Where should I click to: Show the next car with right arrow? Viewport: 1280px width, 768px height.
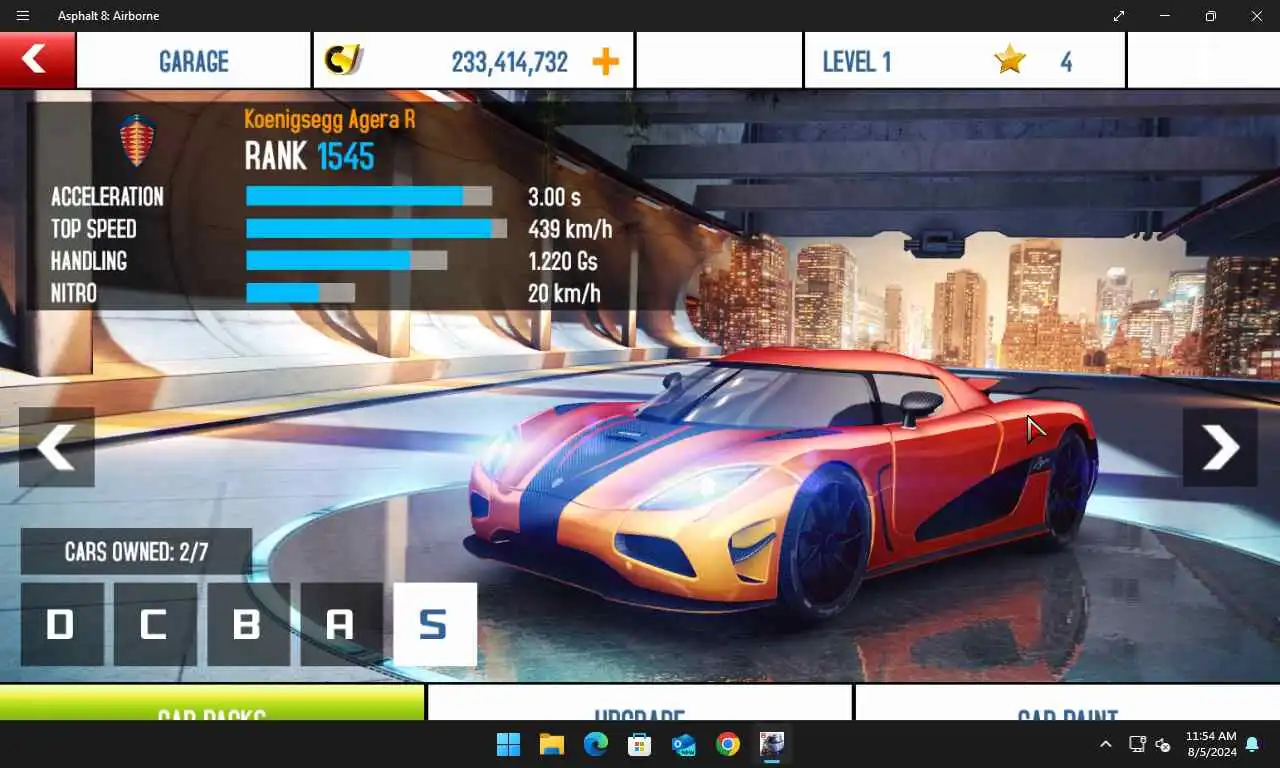click(x=1220, y=447)
